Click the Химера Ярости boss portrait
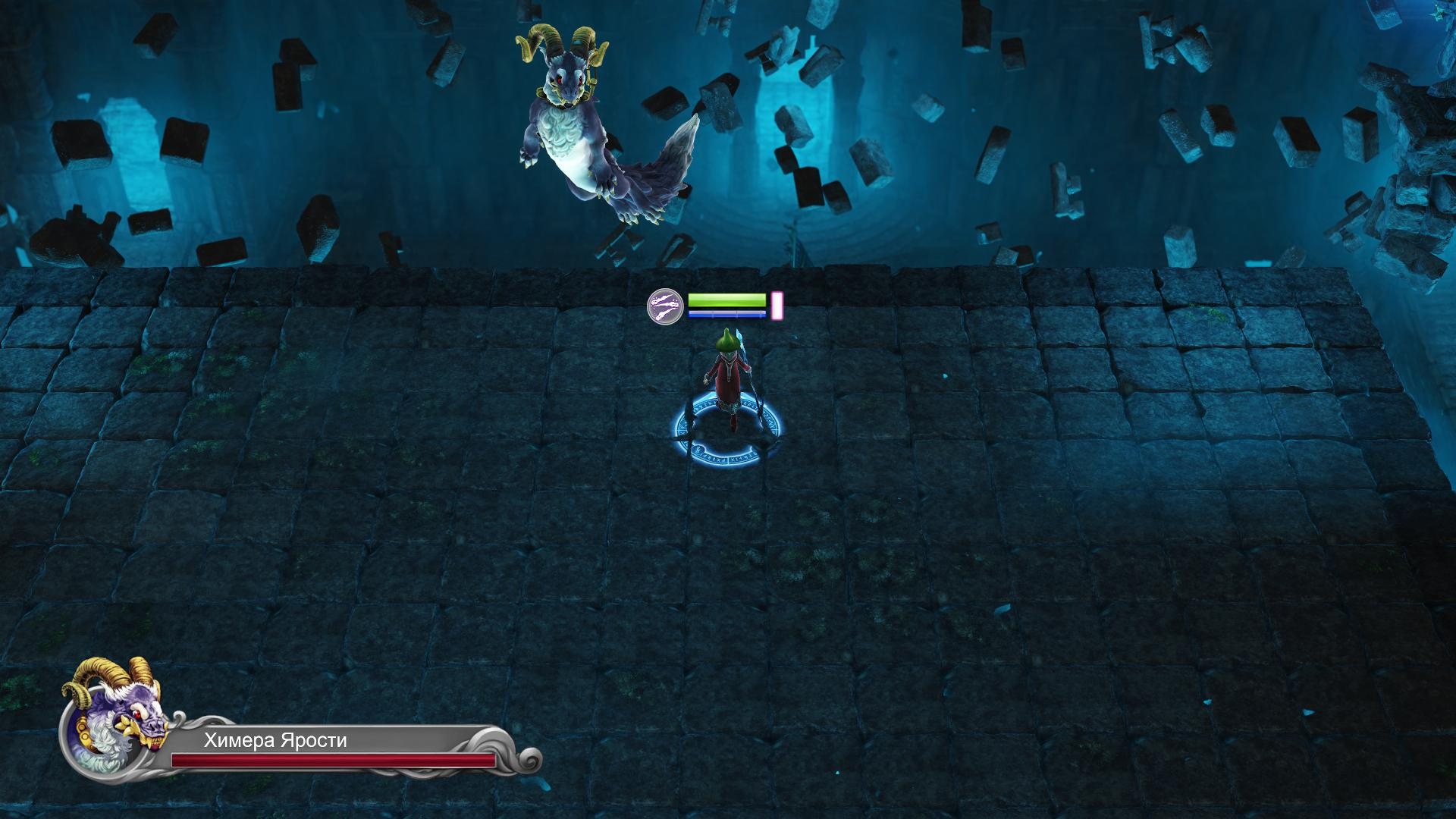 [115, 720]
